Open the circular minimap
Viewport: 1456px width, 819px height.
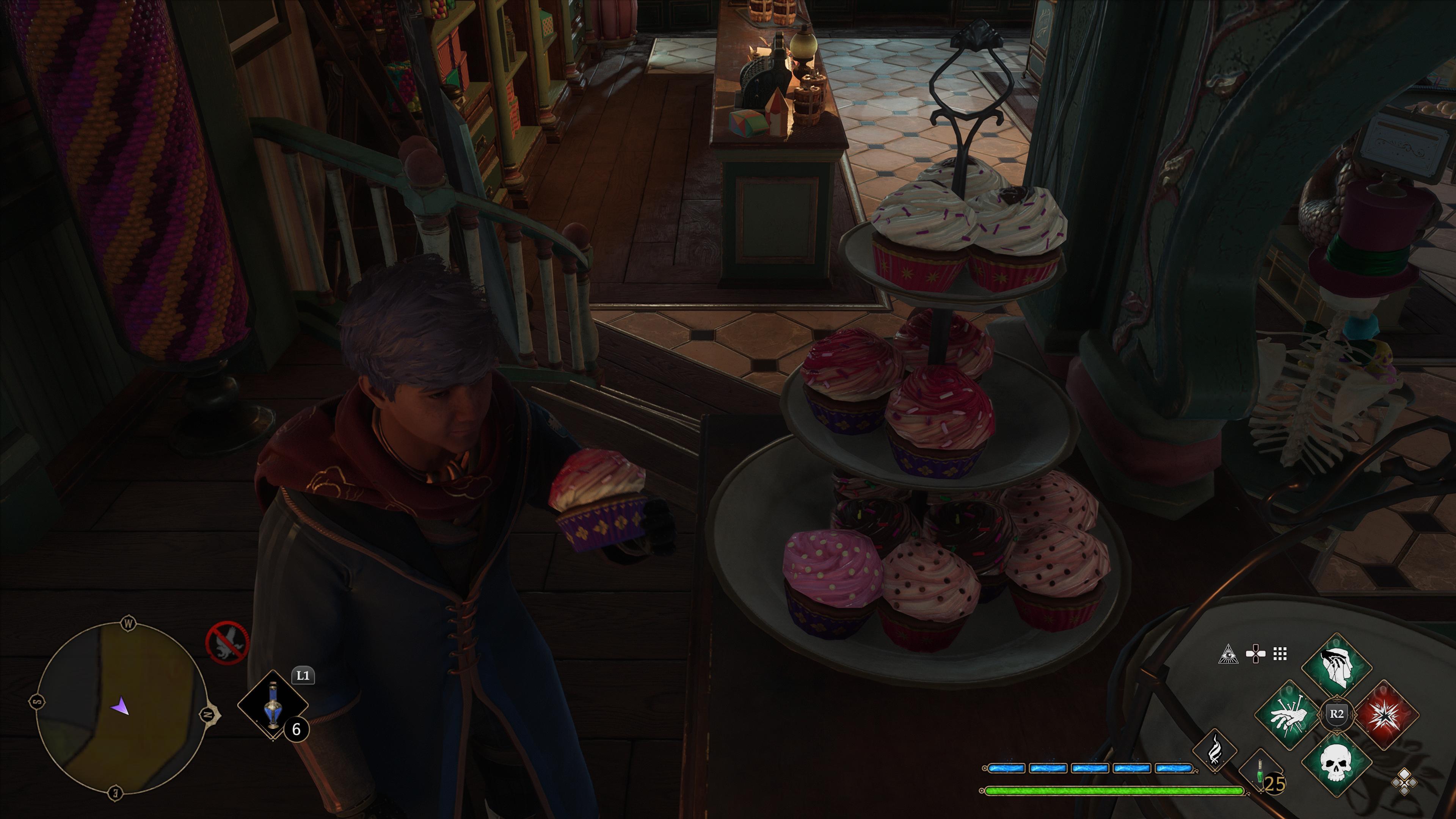pos(119,709)
